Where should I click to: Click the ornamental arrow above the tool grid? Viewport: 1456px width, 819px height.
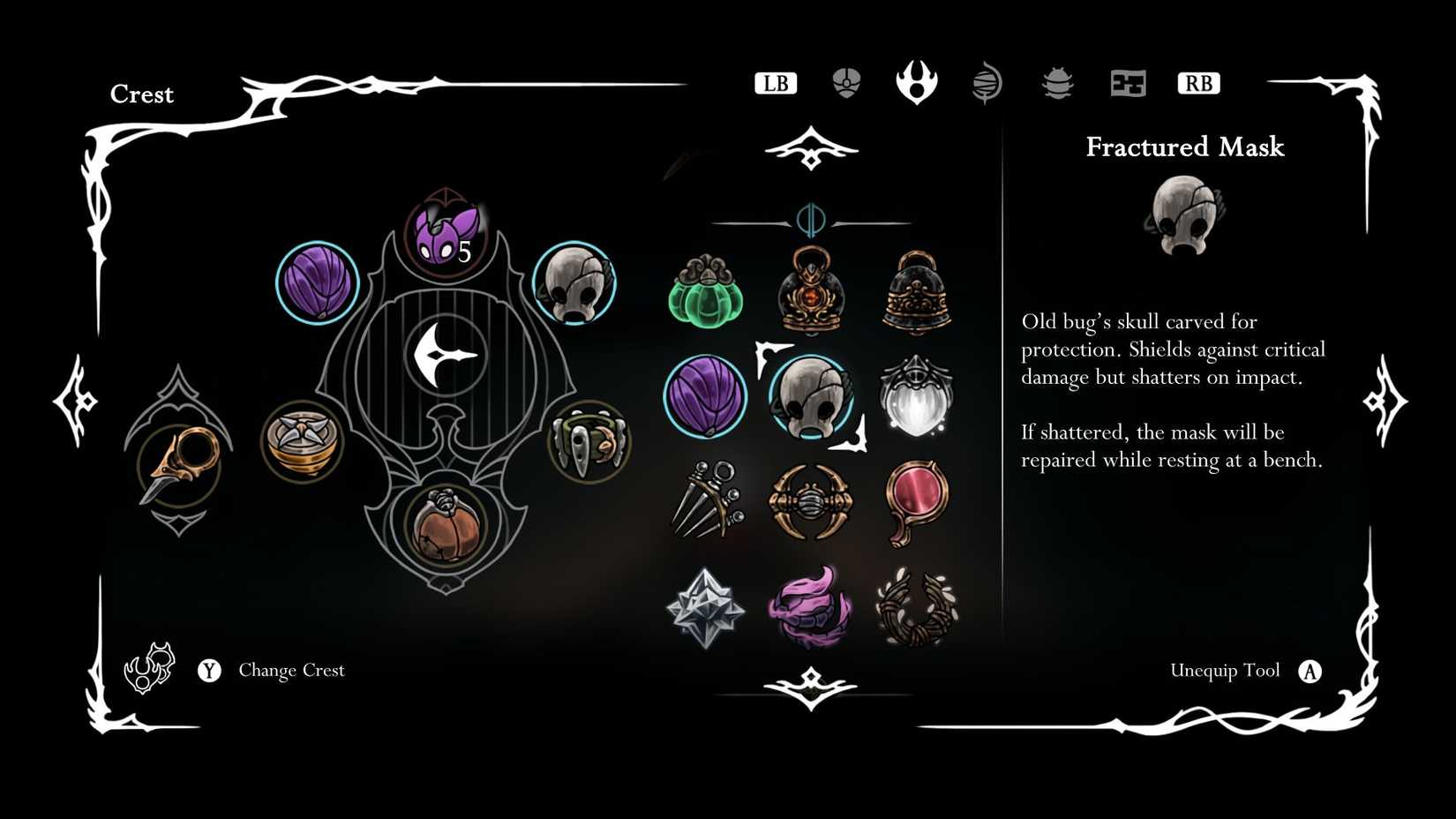click(812, 147)
